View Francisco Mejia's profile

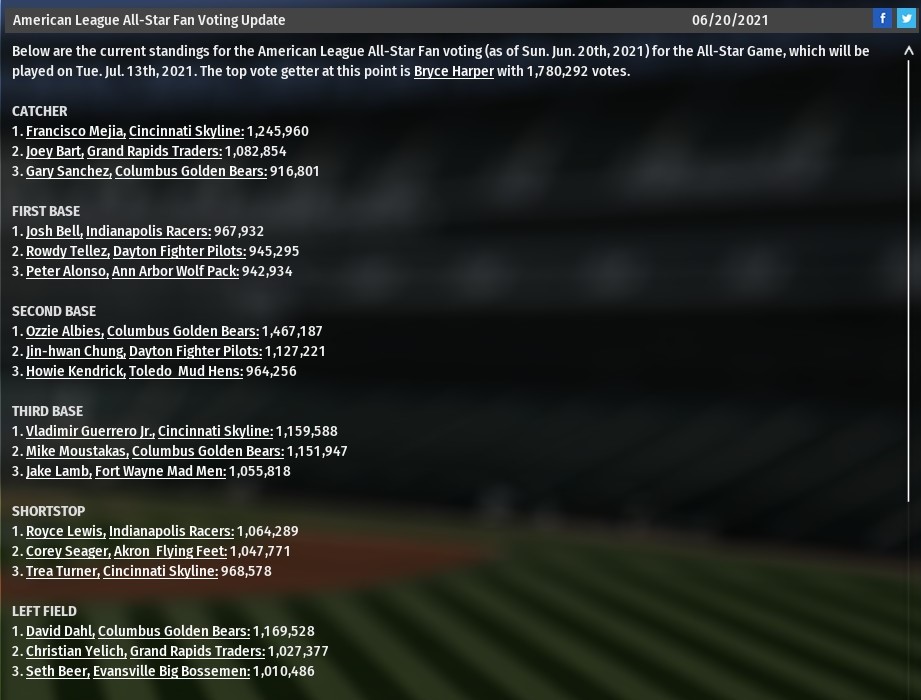(x=75, y=131)
